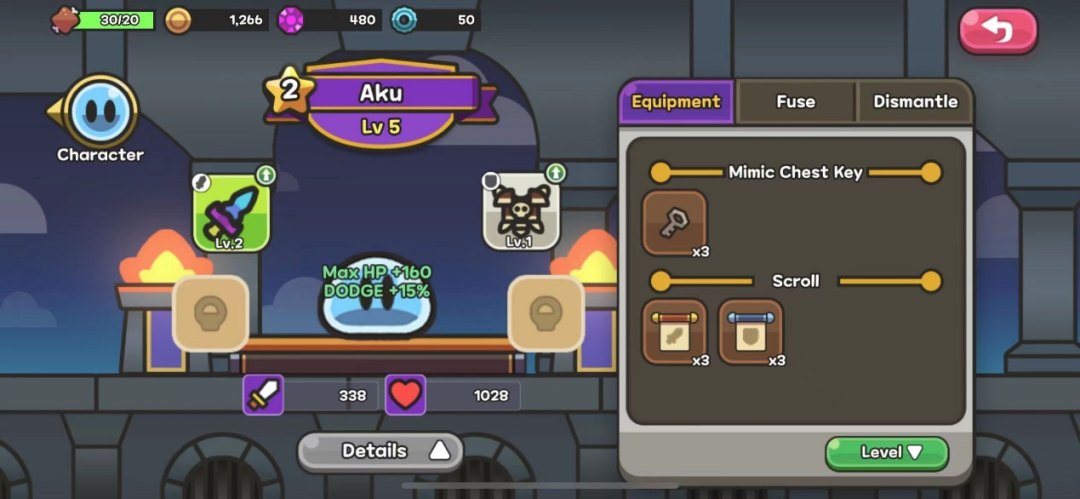Go back with the pink return arrow

point(998,31)
